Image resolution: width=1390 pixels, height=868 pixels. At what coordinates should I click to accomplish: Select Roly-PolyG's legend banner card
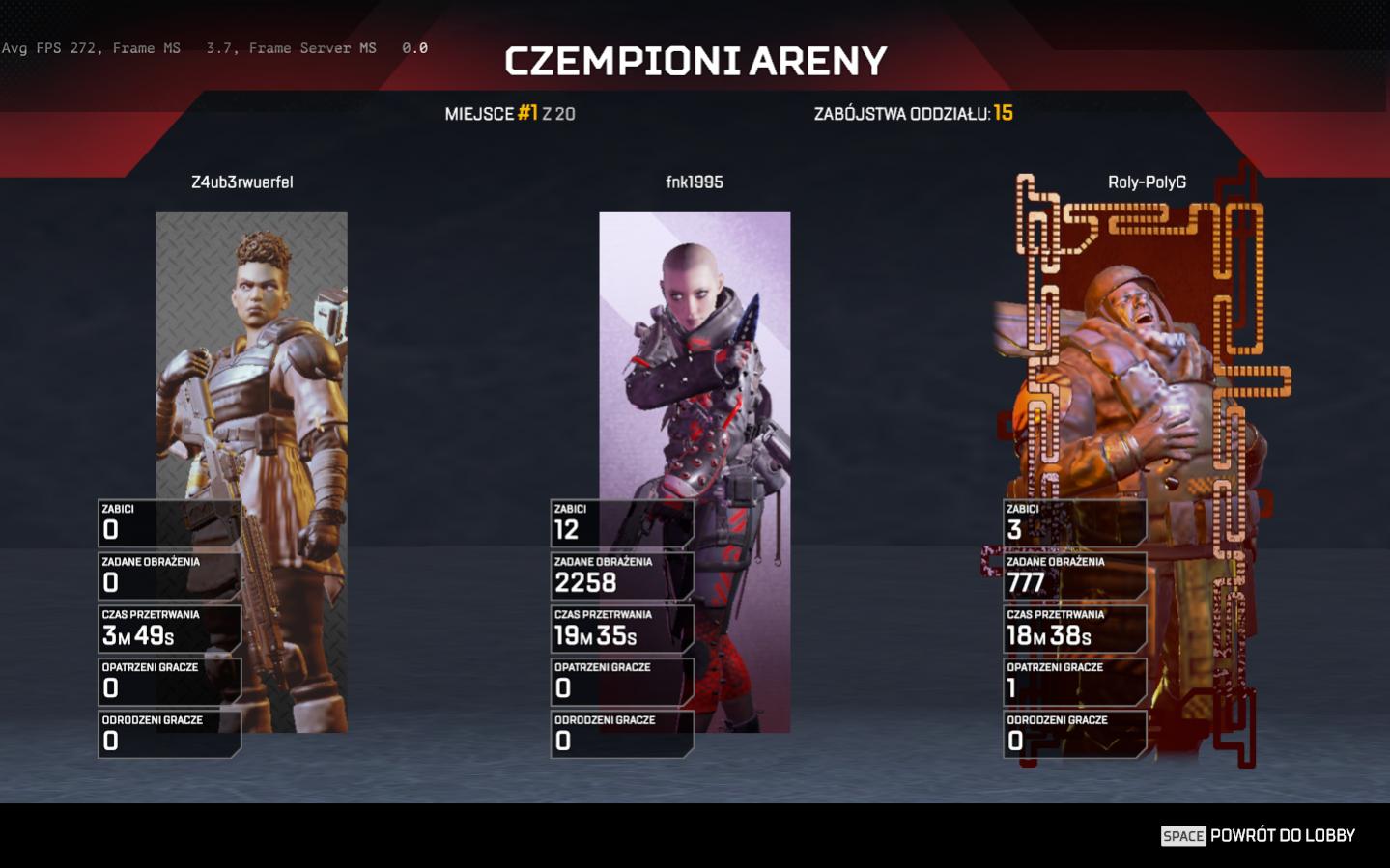[1147, 367]
